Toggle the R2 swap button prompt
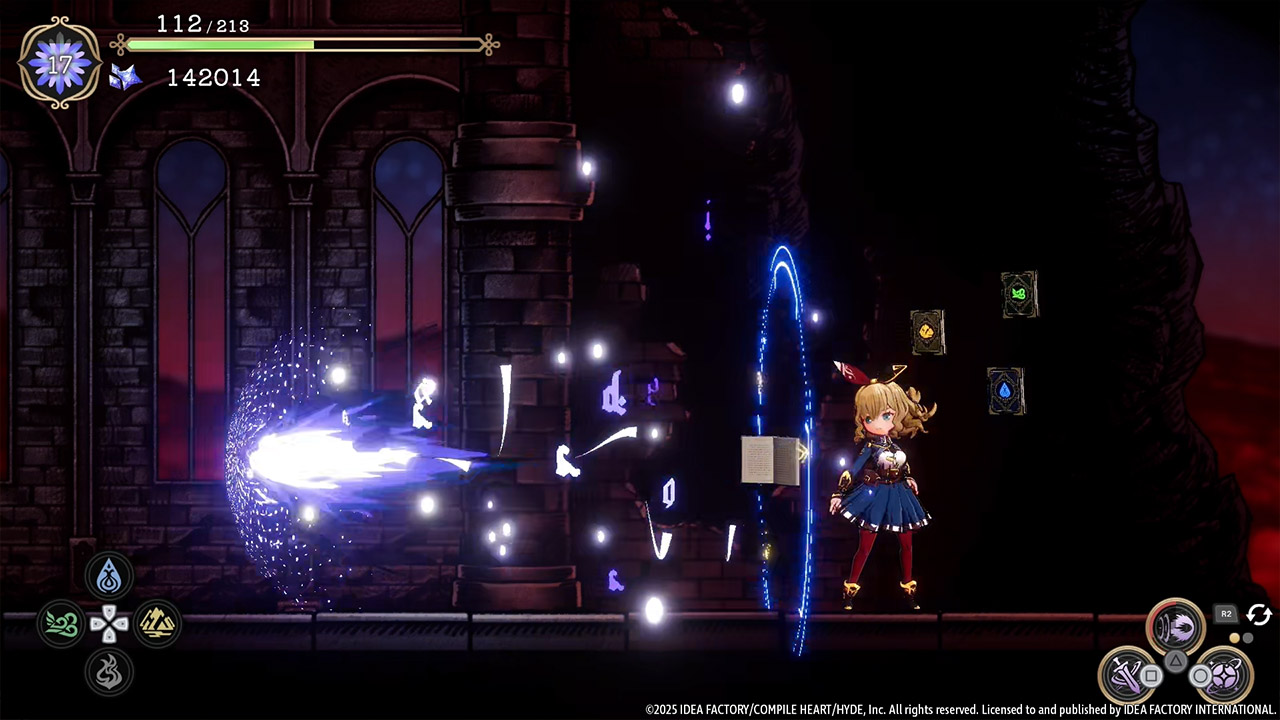This screenshot has height=720, width=1280. tap(1227, 614)
